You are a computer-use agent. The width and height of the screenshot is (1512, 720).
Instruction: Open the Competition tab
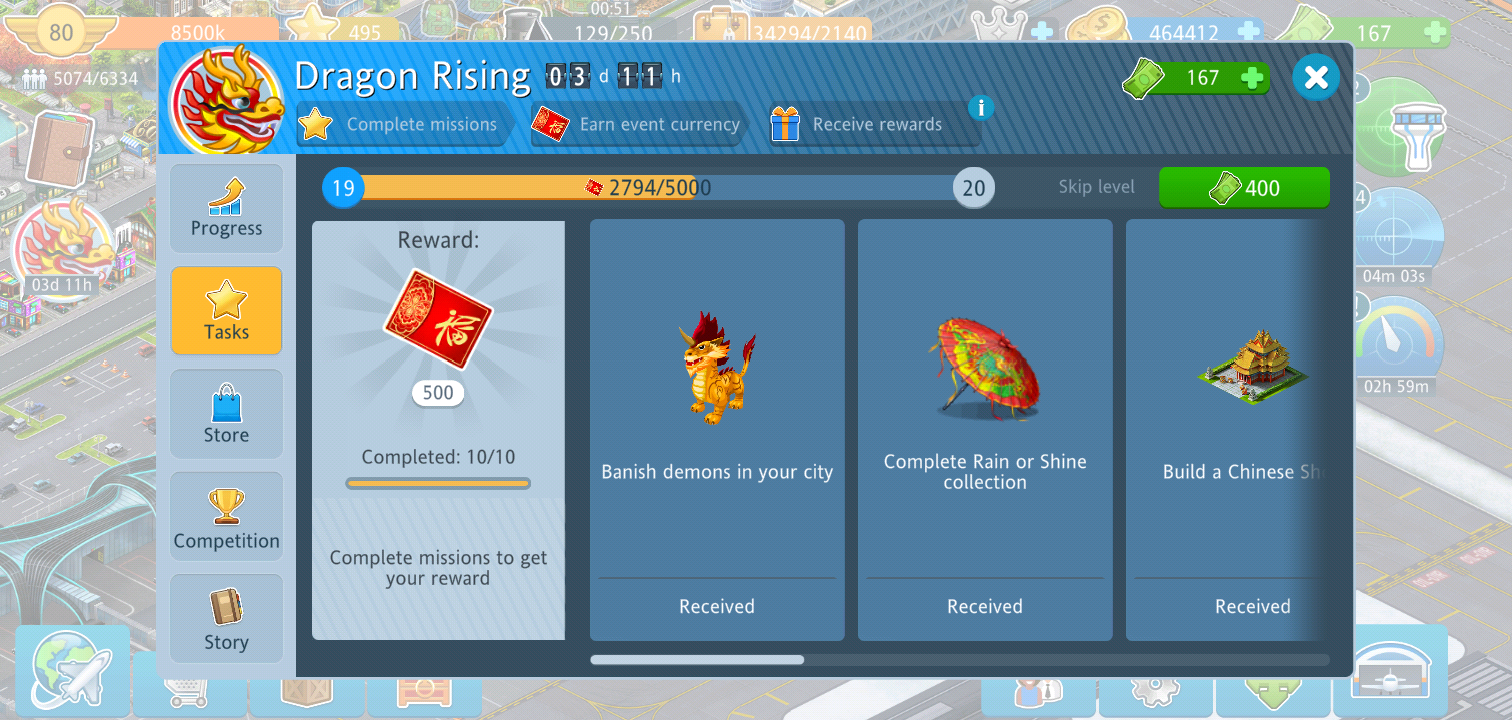tap(226, 517)
